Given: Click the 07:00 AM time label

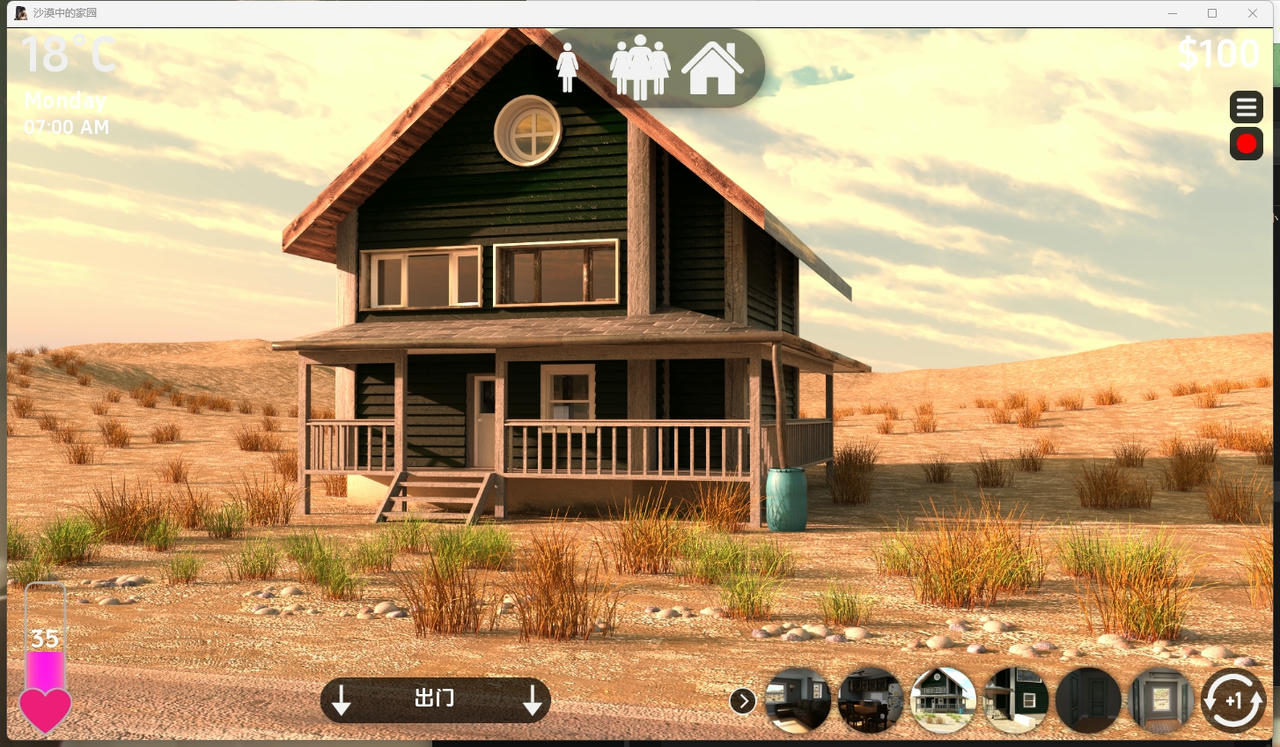Looking at the screenshot, I should [x=67, y=127].
